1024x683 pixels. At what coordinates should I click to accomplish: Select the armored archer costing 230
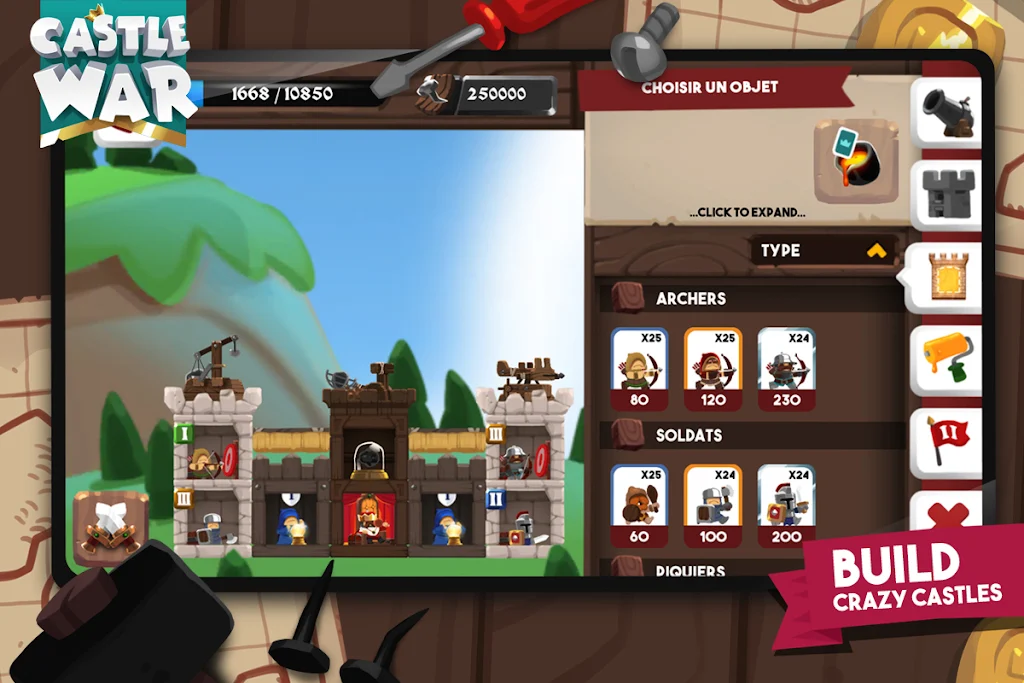(787, 368)
